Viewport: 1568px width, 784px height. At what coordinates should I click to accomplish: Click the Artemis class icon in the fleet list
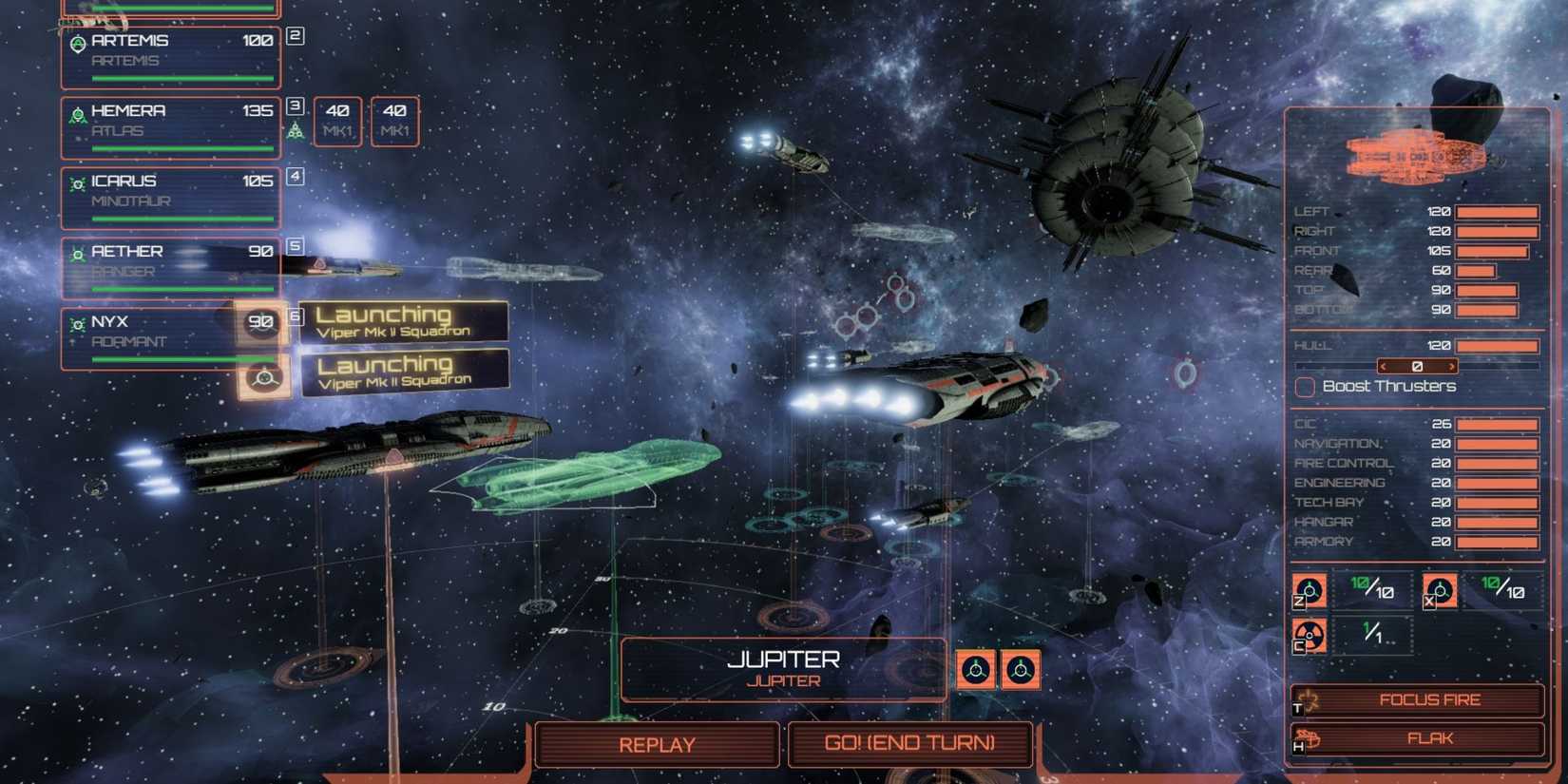80,42
